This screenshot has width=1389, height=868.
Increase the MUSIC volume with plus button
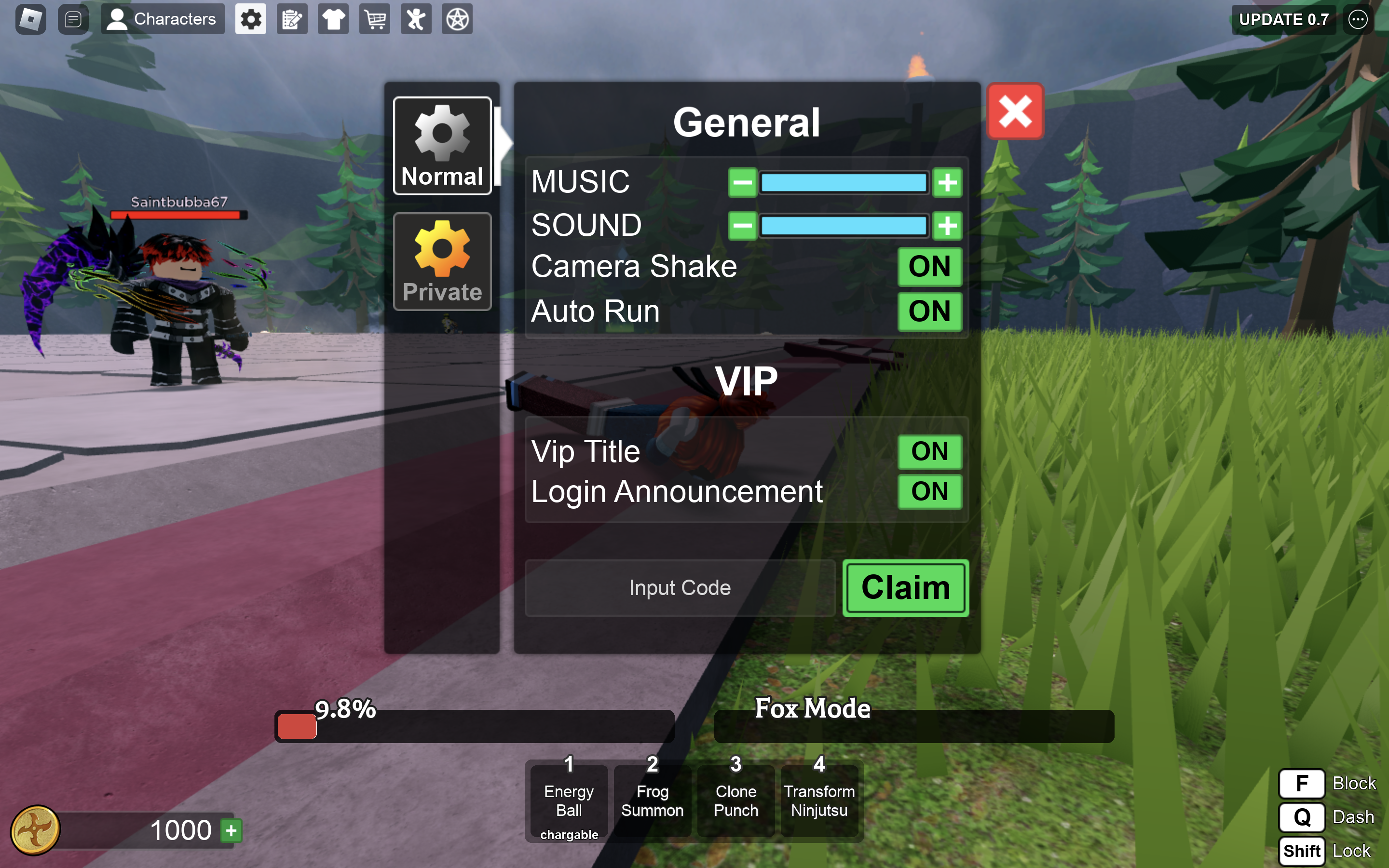947,183
